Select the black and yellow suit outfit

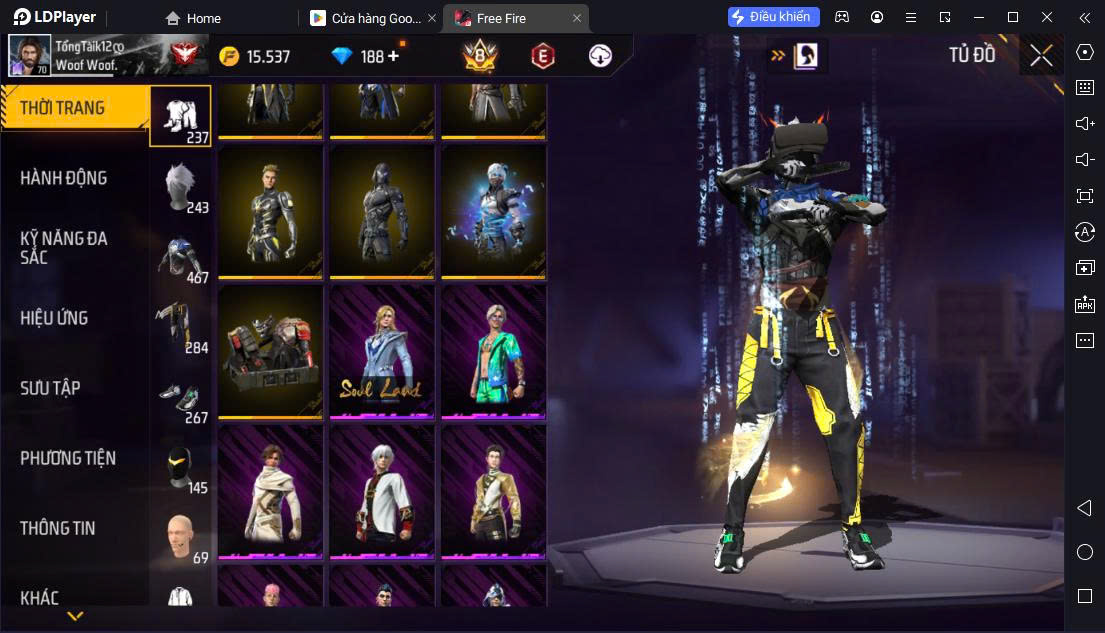point(270,211)
